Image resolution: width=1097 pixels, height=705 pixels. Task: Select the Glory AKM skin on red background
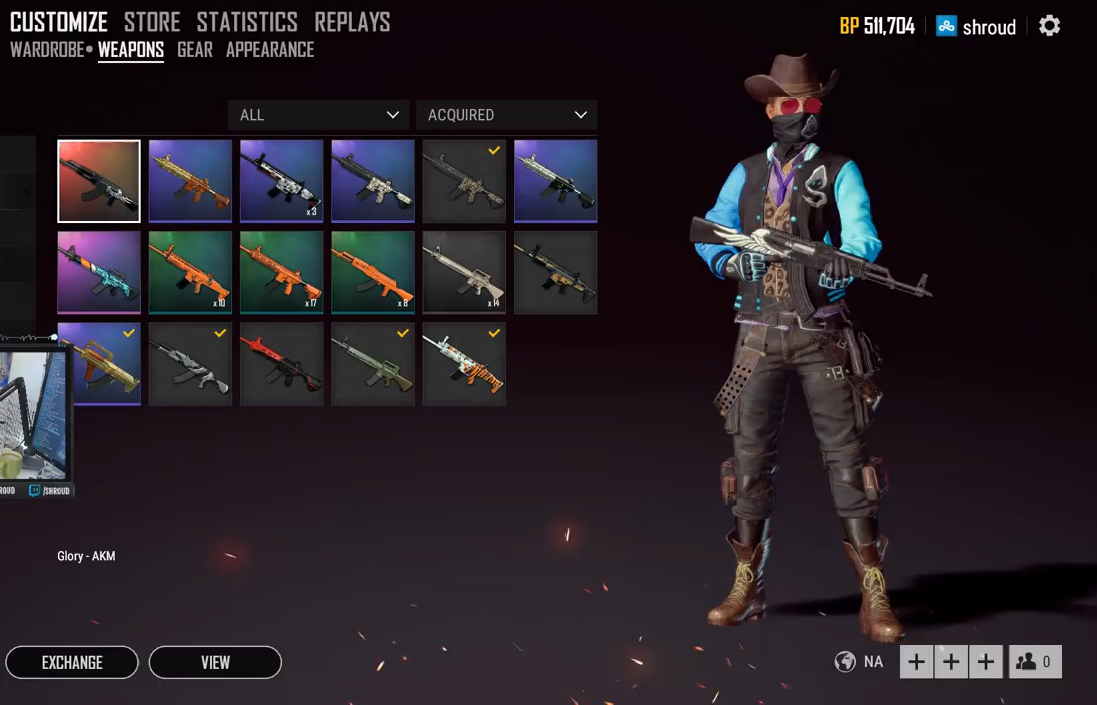[x=99, y=181]
